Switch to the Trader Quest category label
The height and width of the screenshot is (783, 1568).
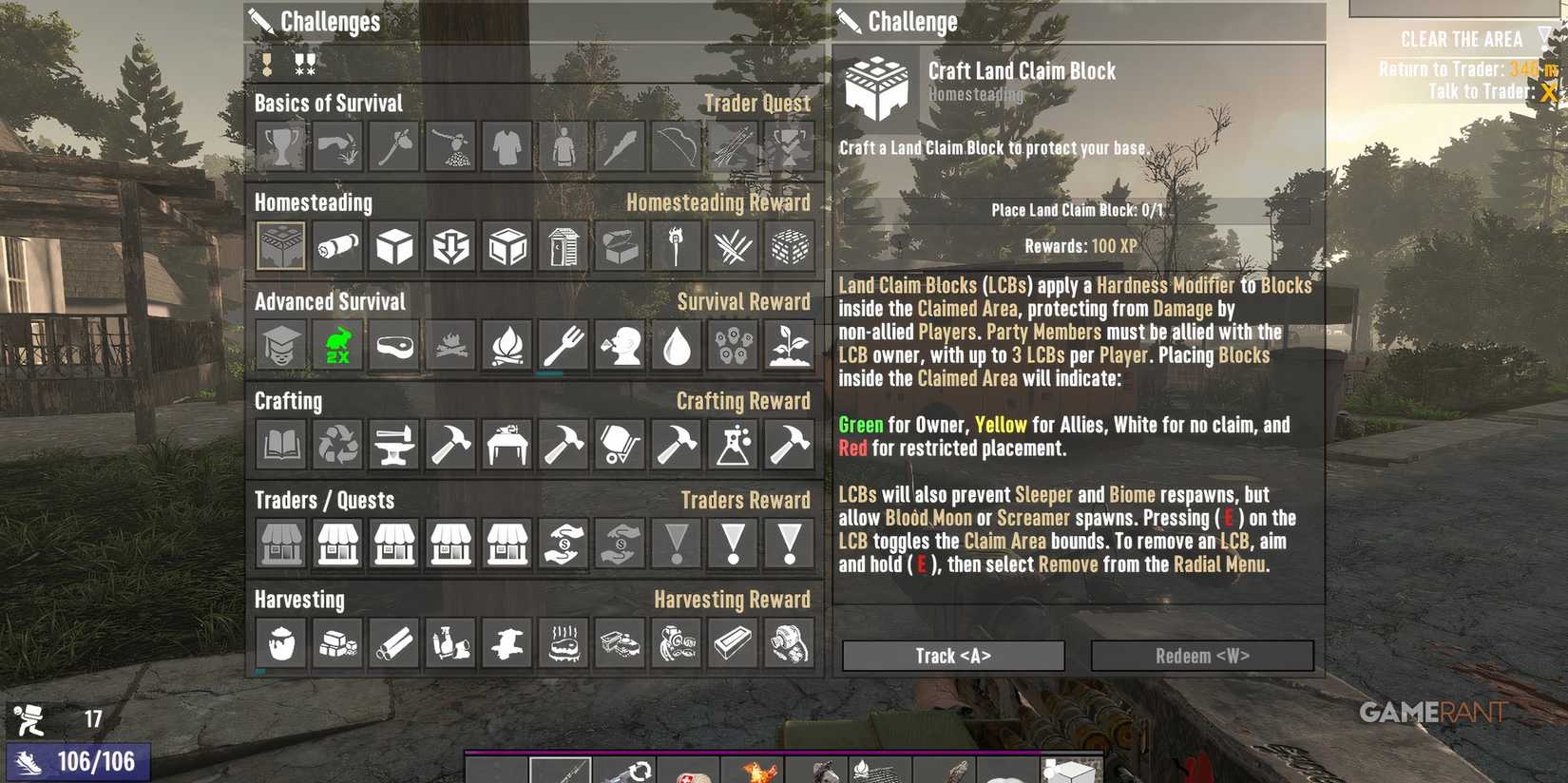755,103
